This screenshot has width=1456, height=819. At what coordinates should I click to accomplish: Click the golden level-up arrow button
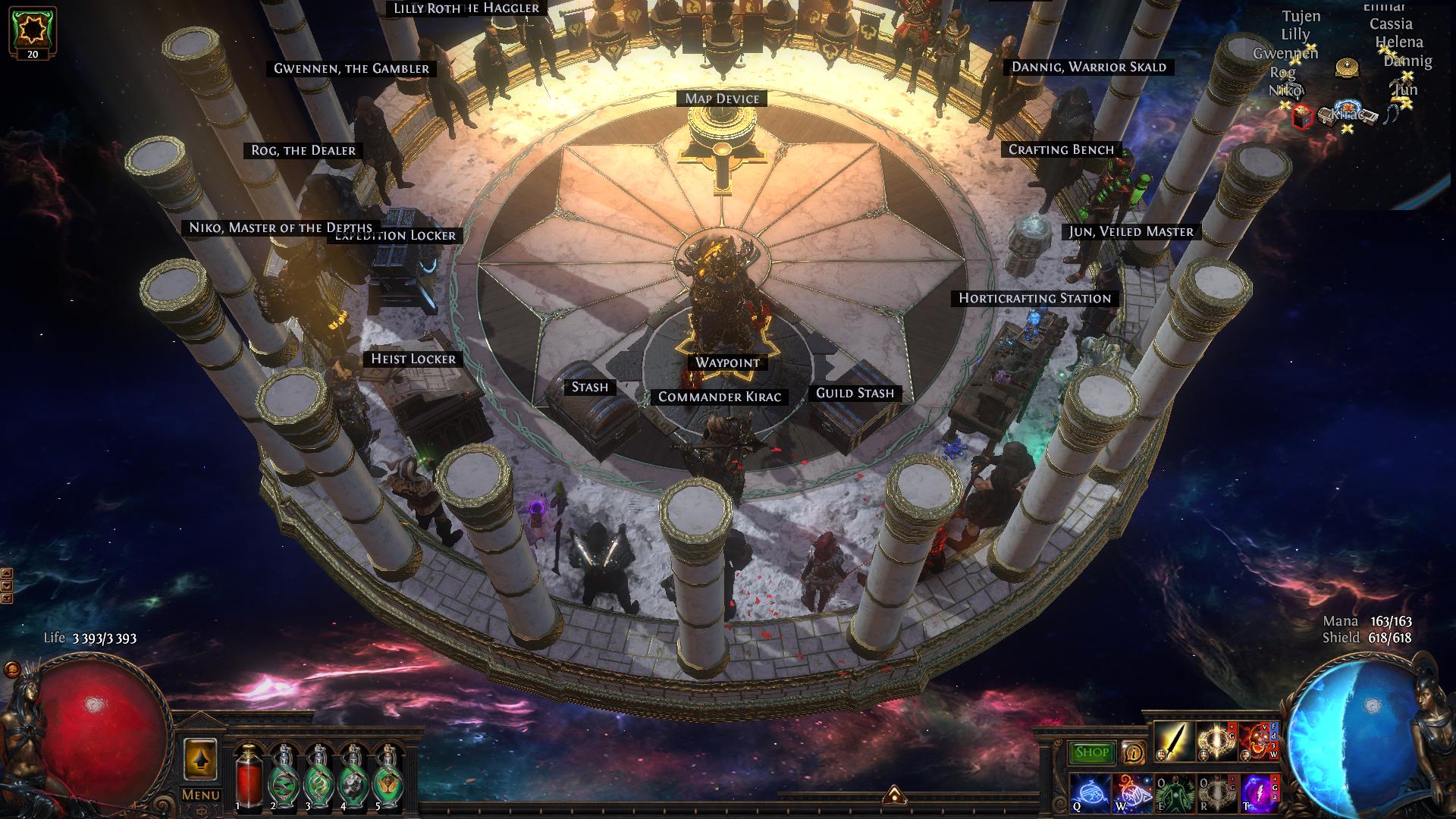point(201,759)
